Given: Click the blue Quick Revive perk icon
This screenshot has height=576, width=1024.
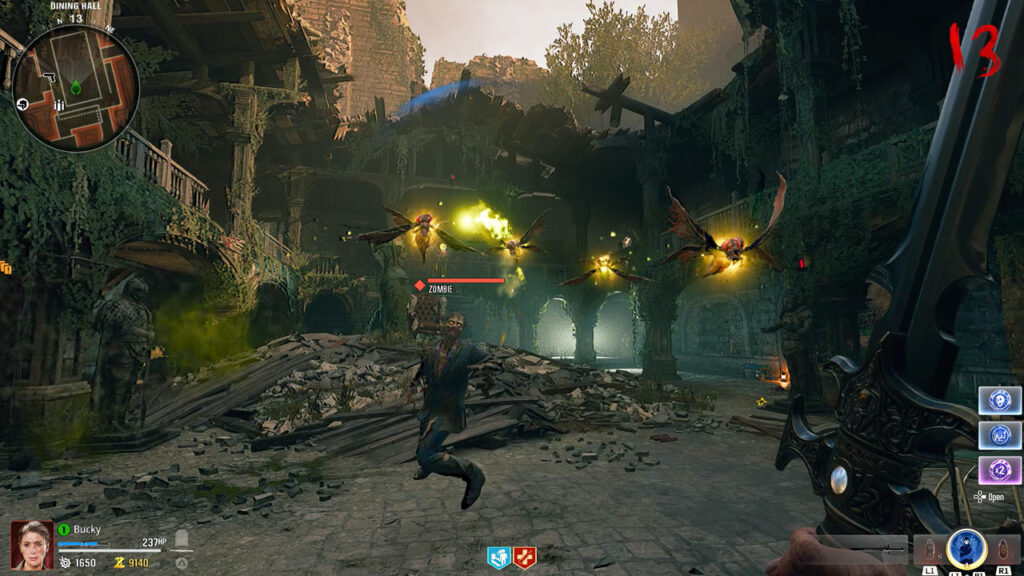Looking at the screenshot, I should 499,558.
